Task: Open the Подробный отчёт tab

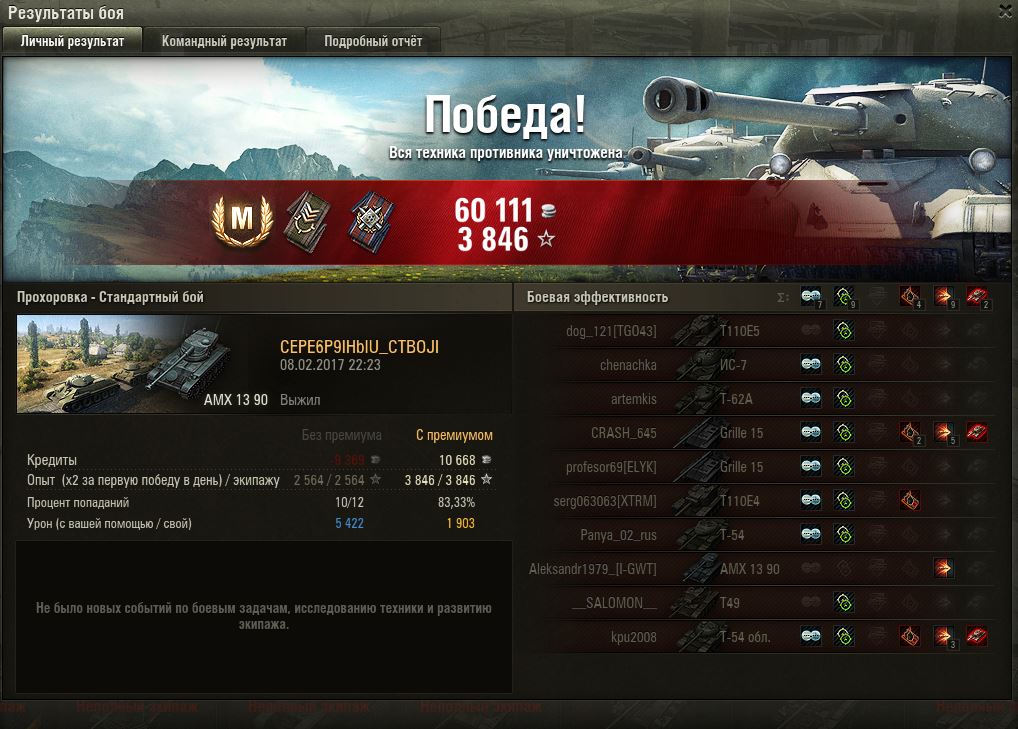Action: tap(372, 41)
